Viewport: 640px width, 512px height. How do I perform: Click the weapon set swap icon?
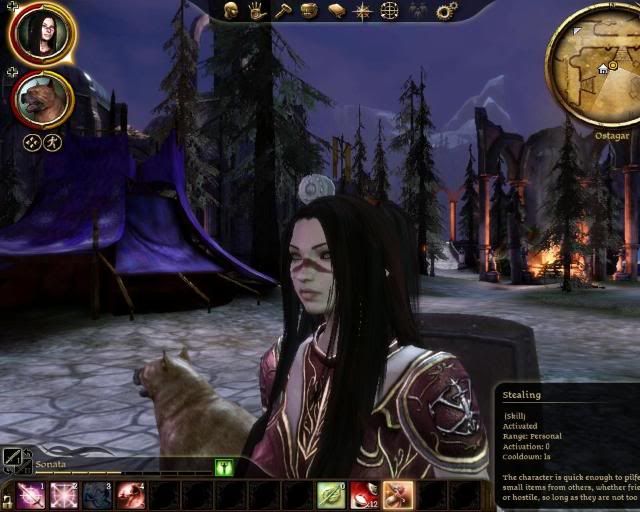click(x=16, y=461)
